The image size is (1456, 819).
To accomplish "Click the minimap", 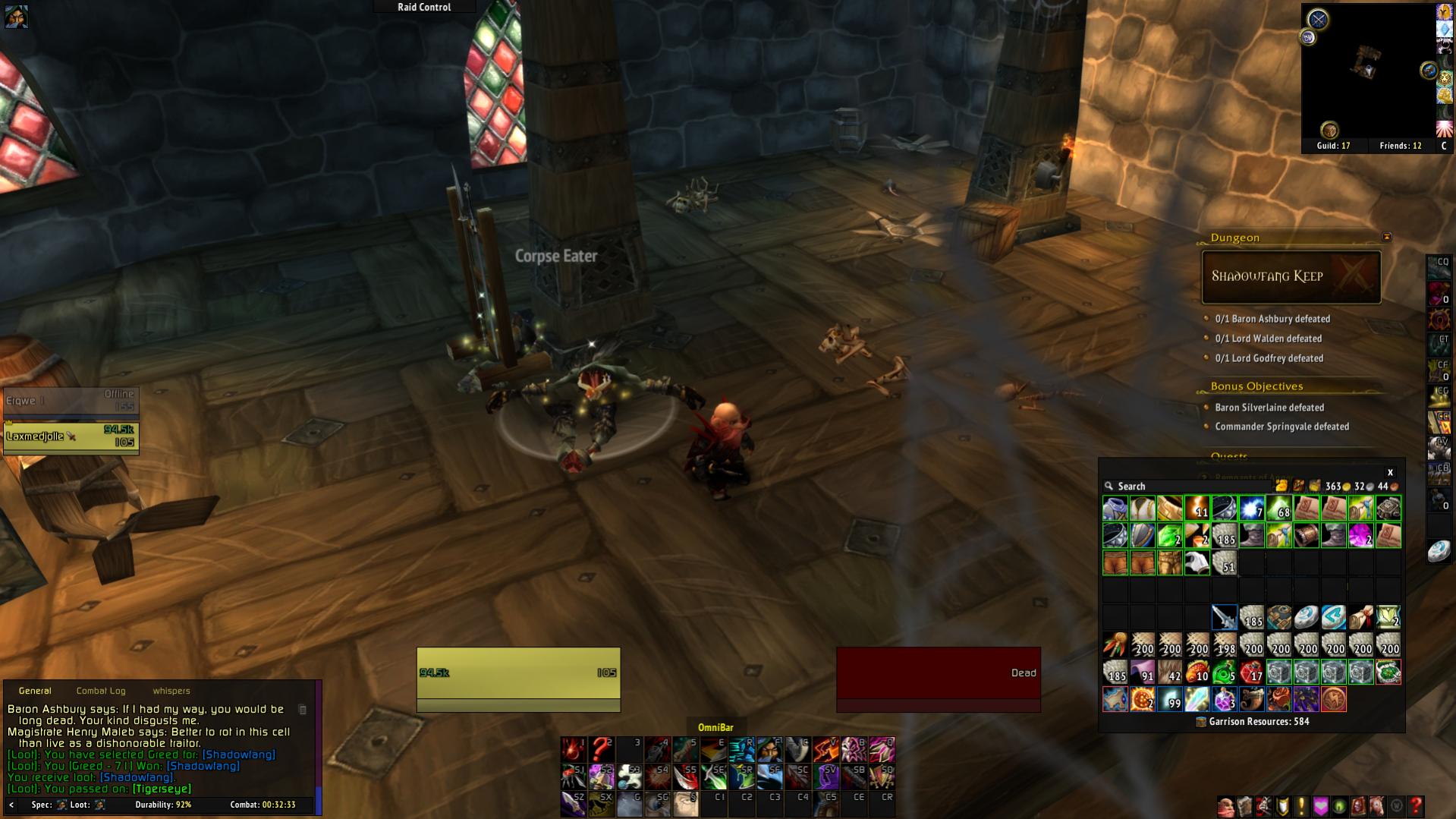I will 1368,72.
